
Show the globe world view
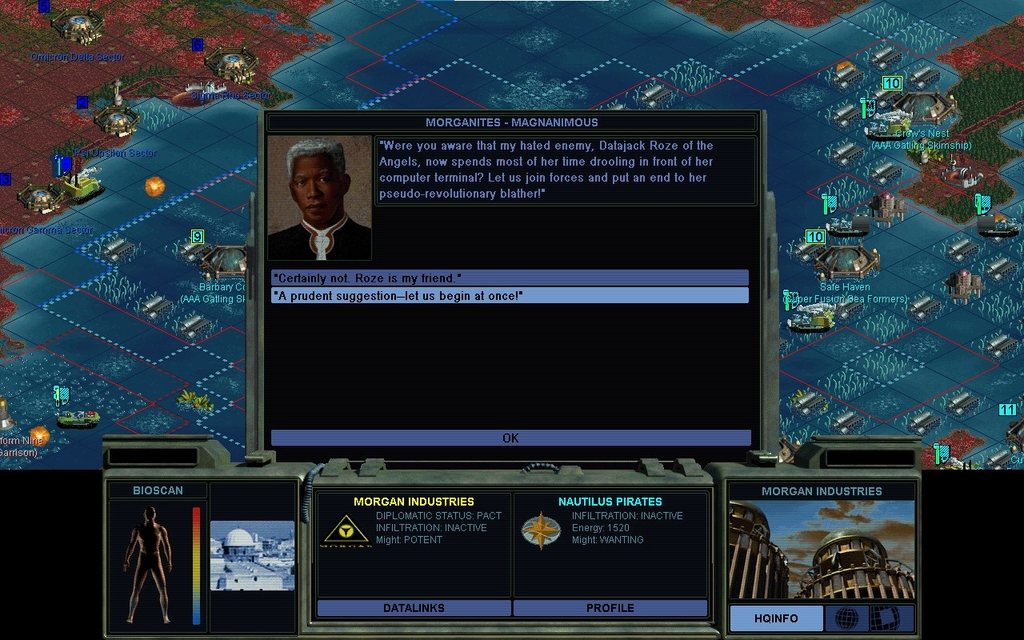846,618
